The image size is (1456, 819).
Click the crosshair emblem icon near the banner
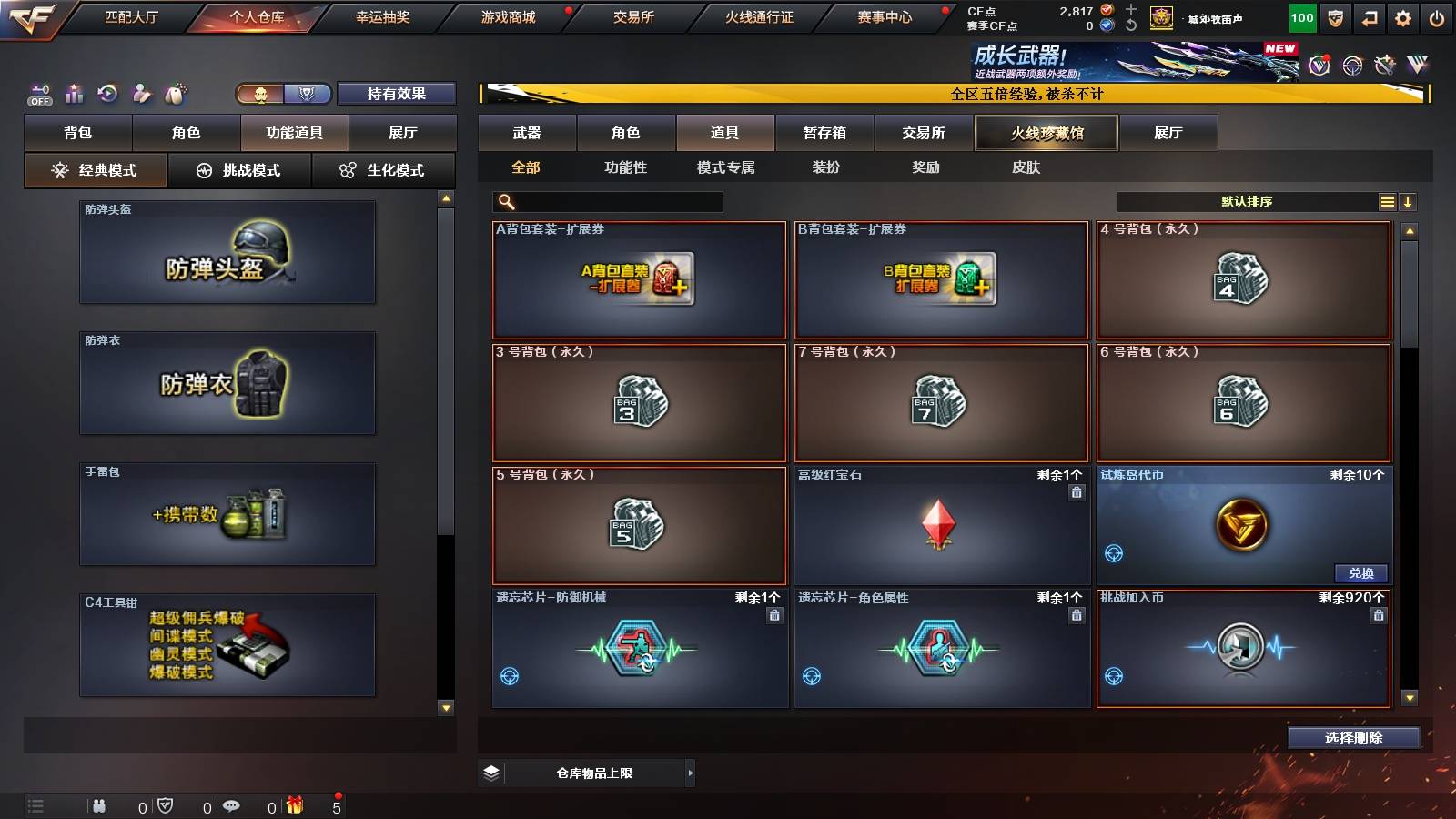[1351, 66]
